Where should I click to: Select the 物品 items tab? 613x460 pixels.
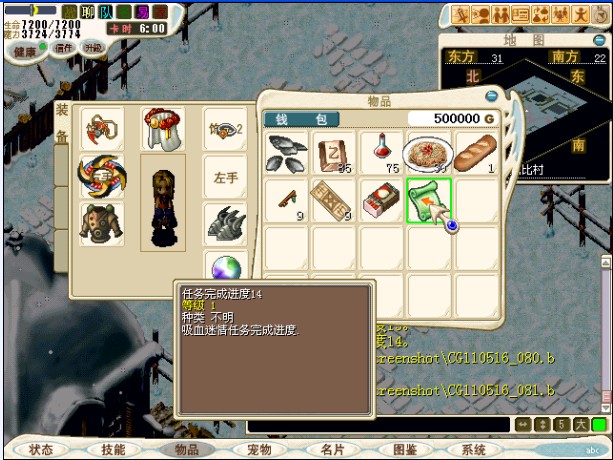coord(187,450)
